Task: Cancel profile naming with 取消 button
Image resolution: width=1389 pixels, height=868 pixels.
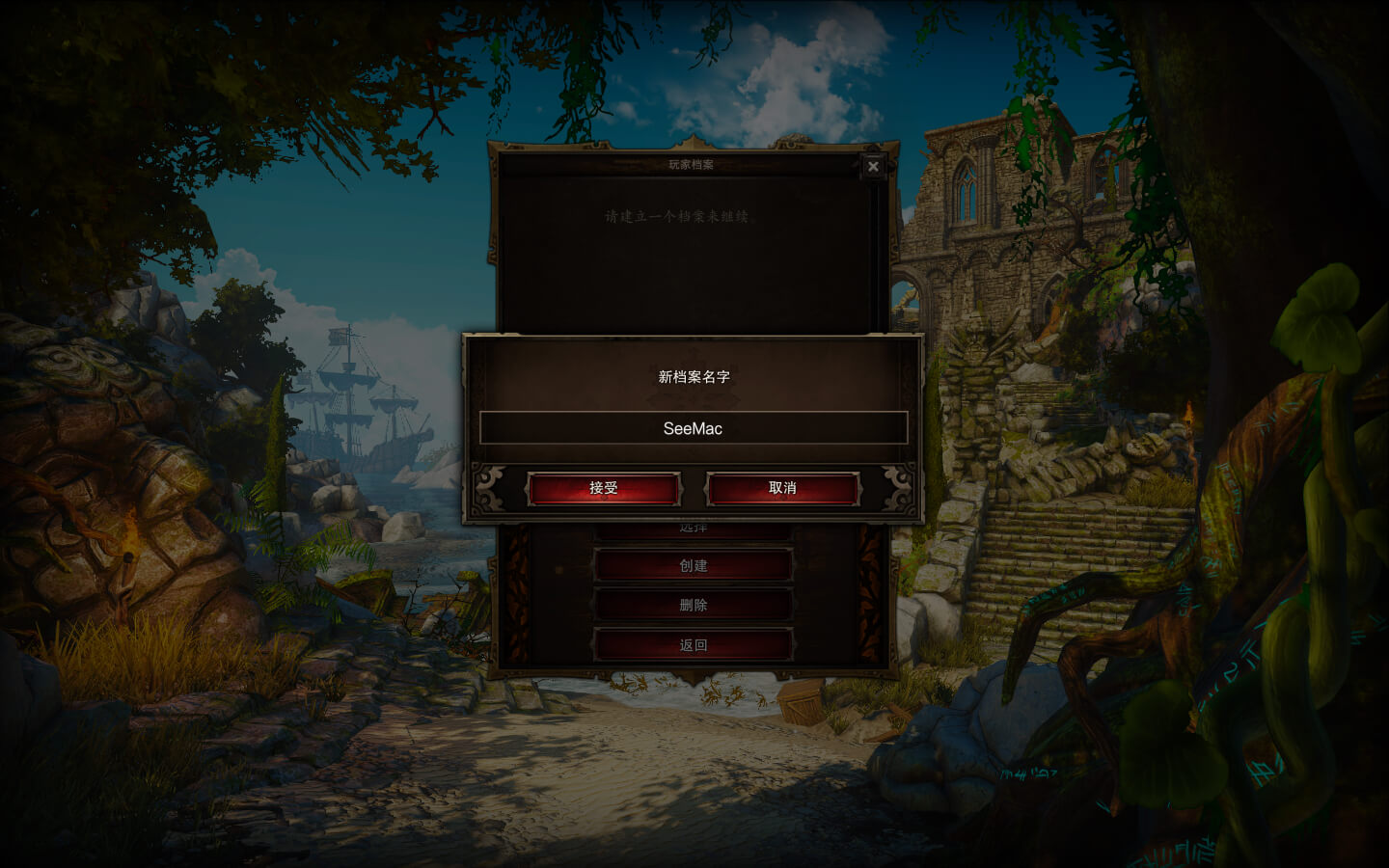Action: (x=782, y=488)
